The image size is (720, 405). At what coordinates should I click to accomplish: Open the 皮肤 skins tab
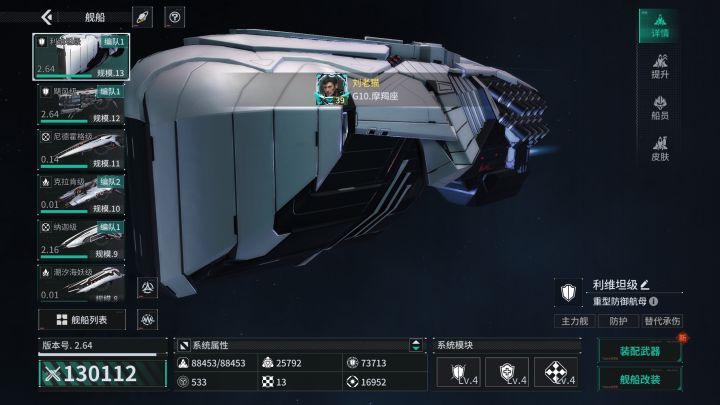click(x=659, y=149)
